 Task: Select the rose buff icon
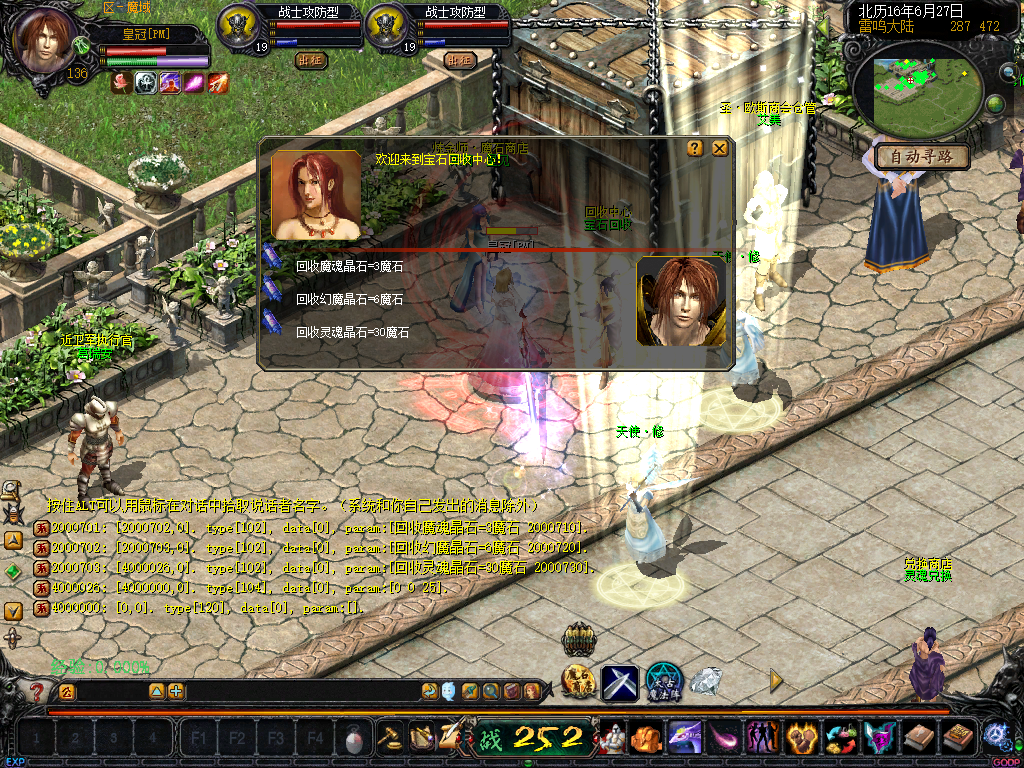point(122,83)
